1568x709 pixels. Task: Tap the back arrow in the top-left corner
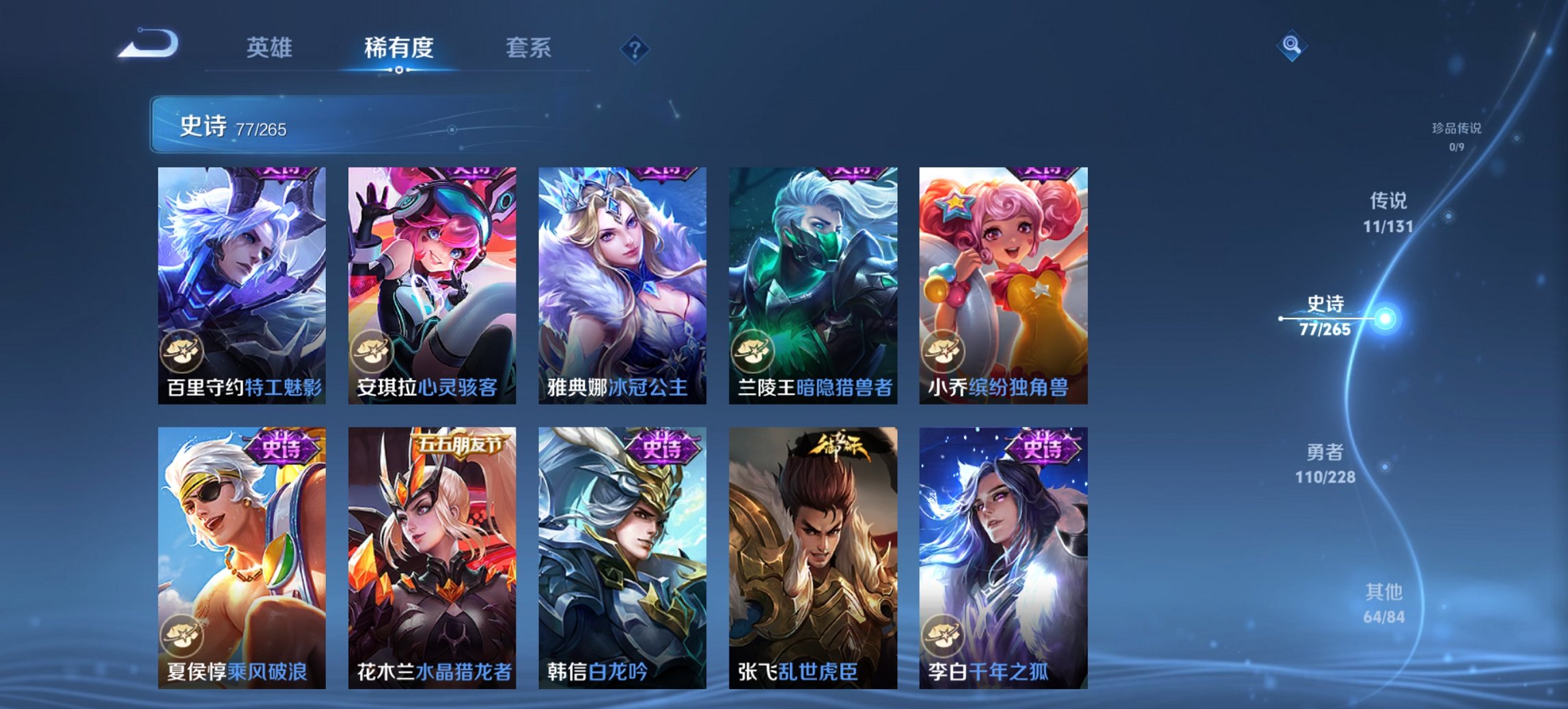coord(147,44)
